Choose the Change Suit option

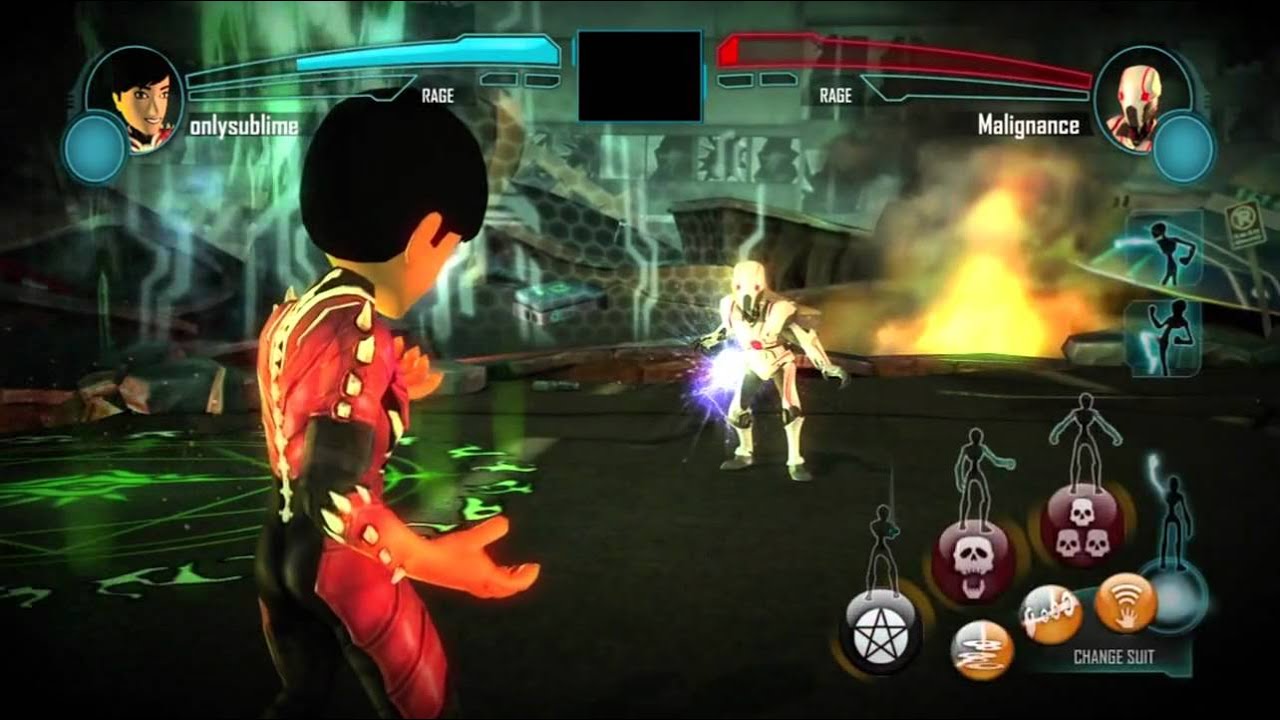(x=1113, y=657)
